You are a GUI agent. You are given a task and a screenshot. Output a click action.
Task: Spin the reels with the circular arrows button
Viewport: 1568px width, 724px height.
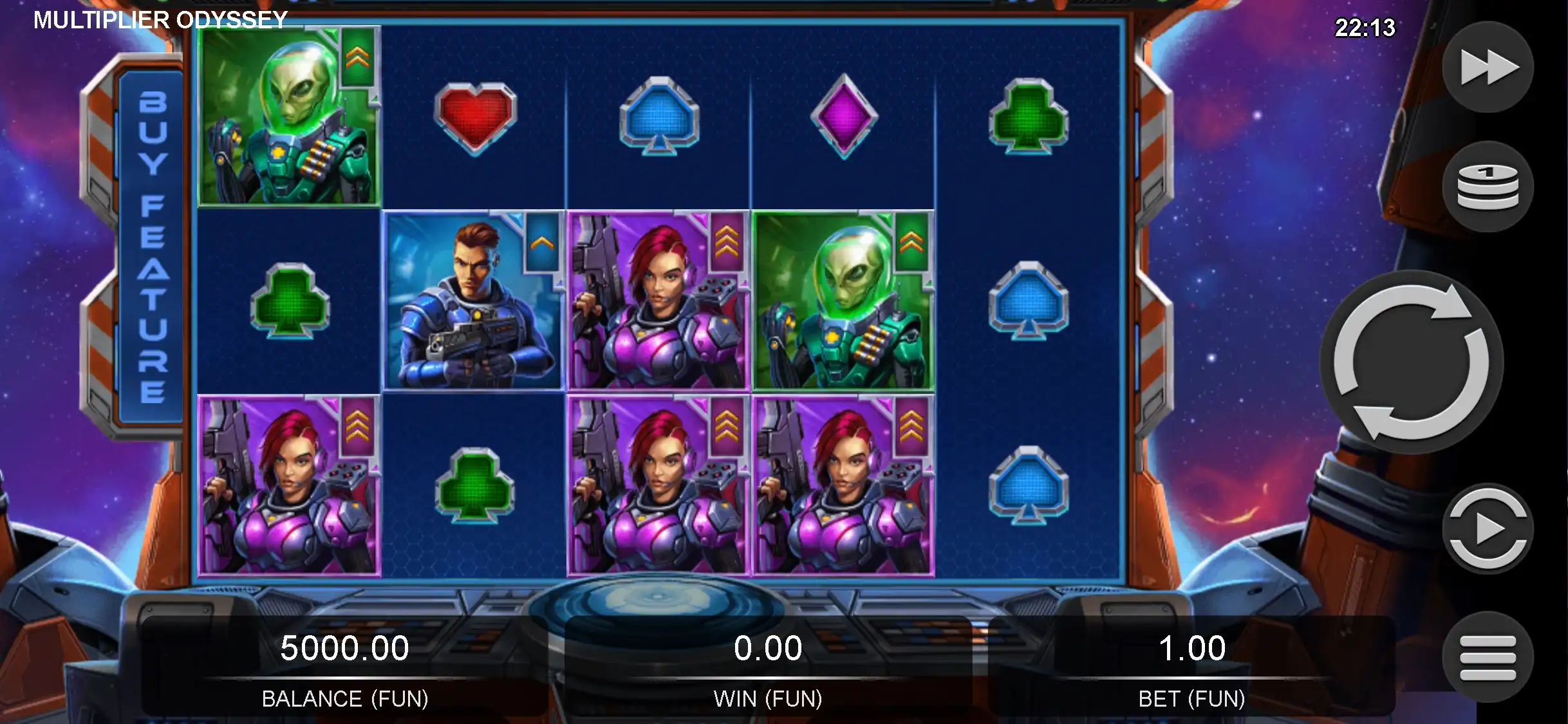click(1411, 362)
